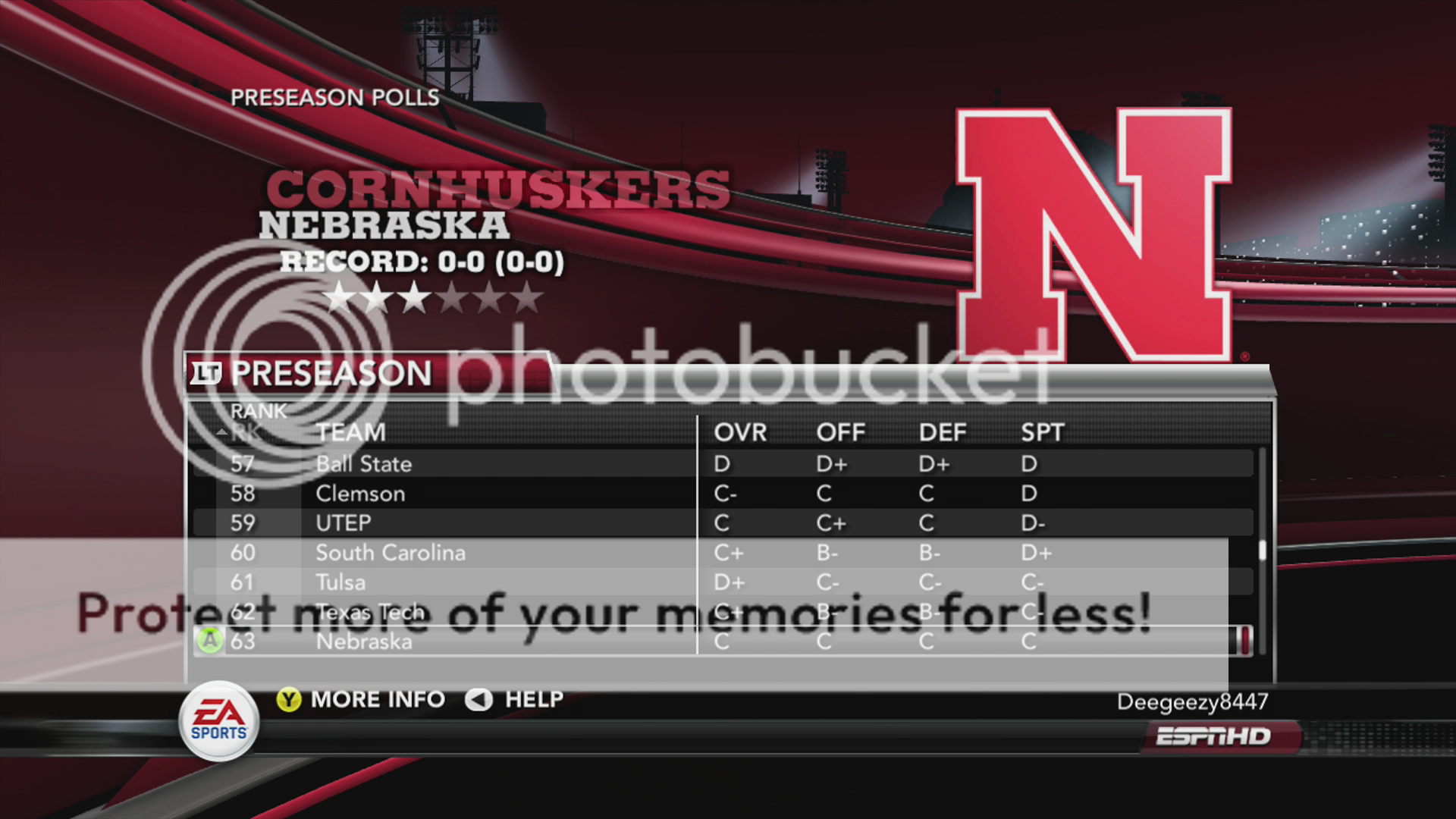
Task: Sort rankings by OVR column
Action: [x=740, y=433]
